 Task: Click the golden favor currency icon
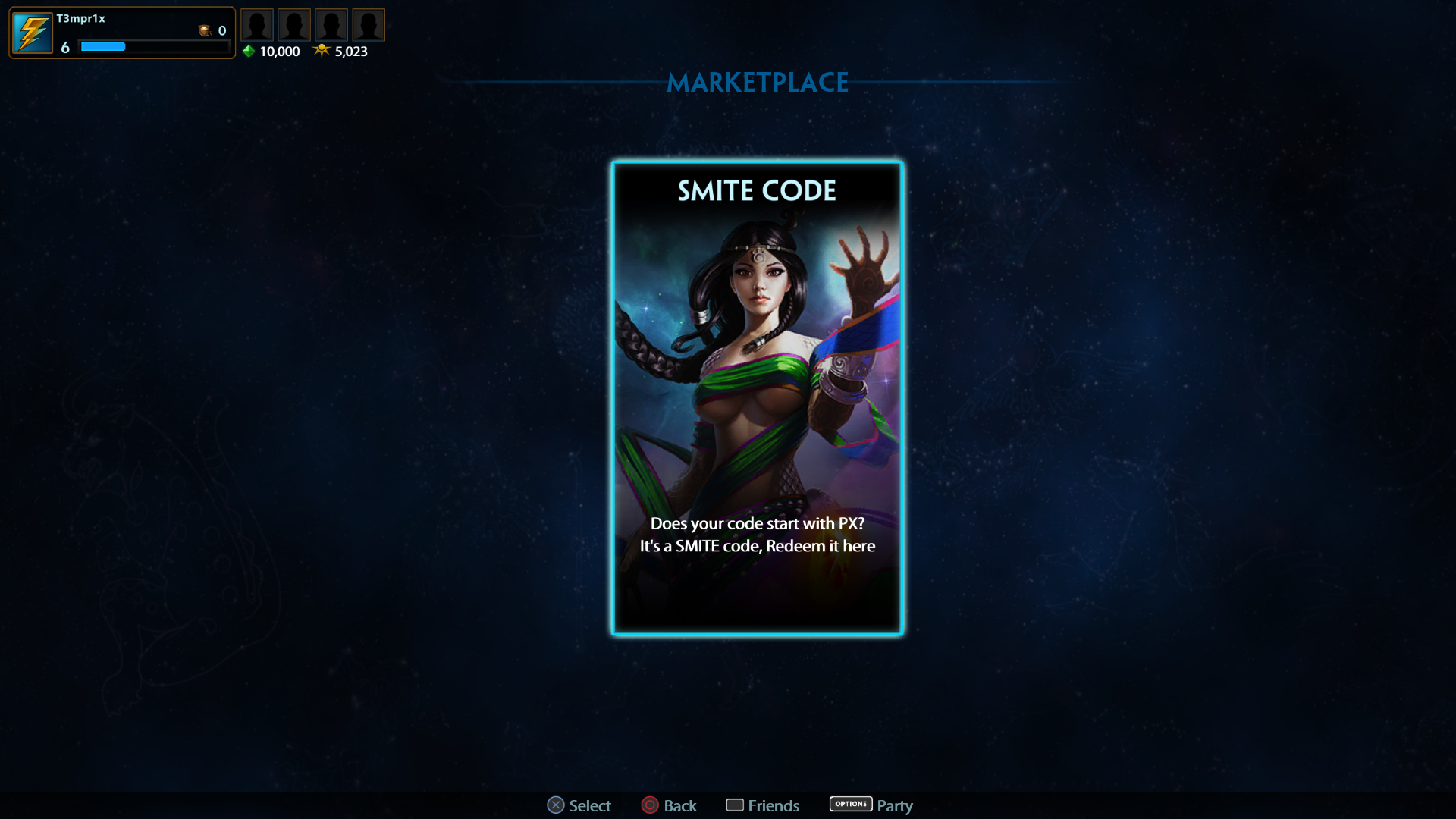click(x=322, y=52)
